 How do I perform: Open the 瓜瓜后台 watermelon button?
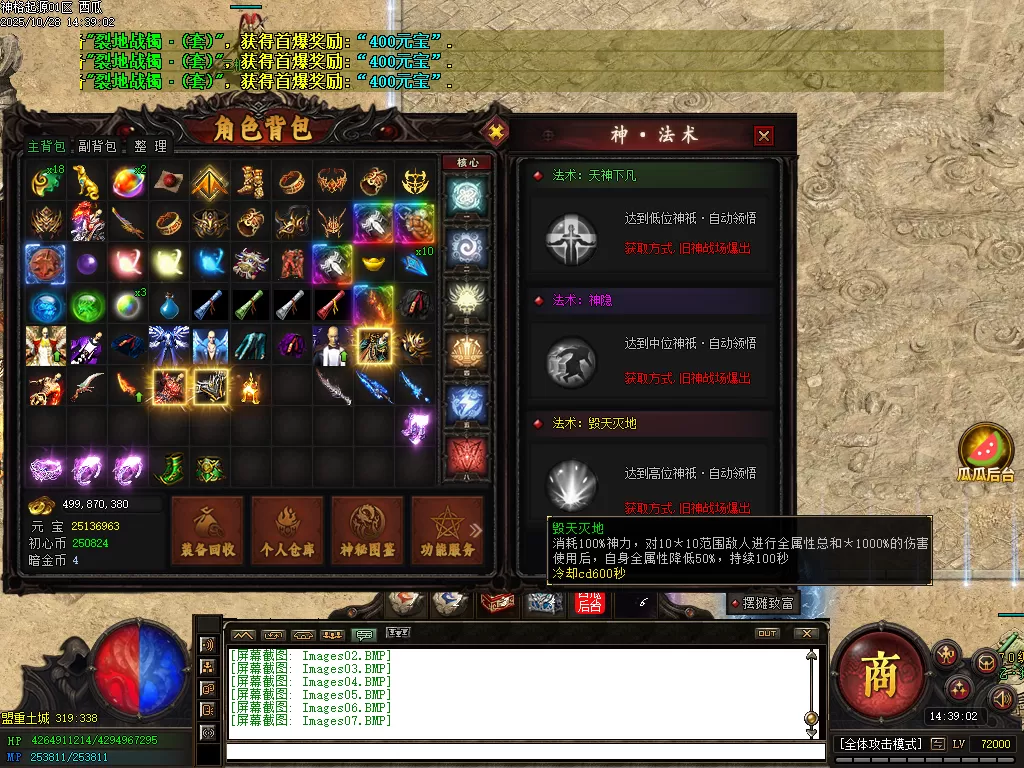click(x=985, y=454)
